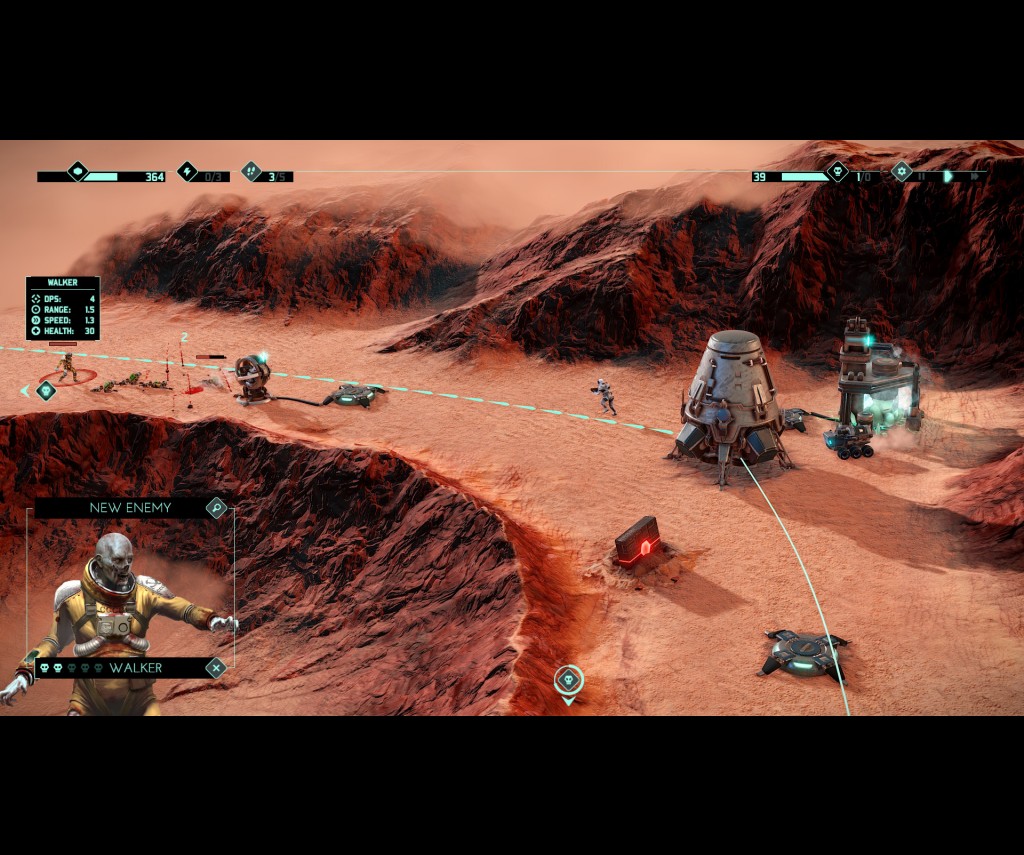
Task: Click the enemy wave skull icon in the top bar
Action: point(837,171)
